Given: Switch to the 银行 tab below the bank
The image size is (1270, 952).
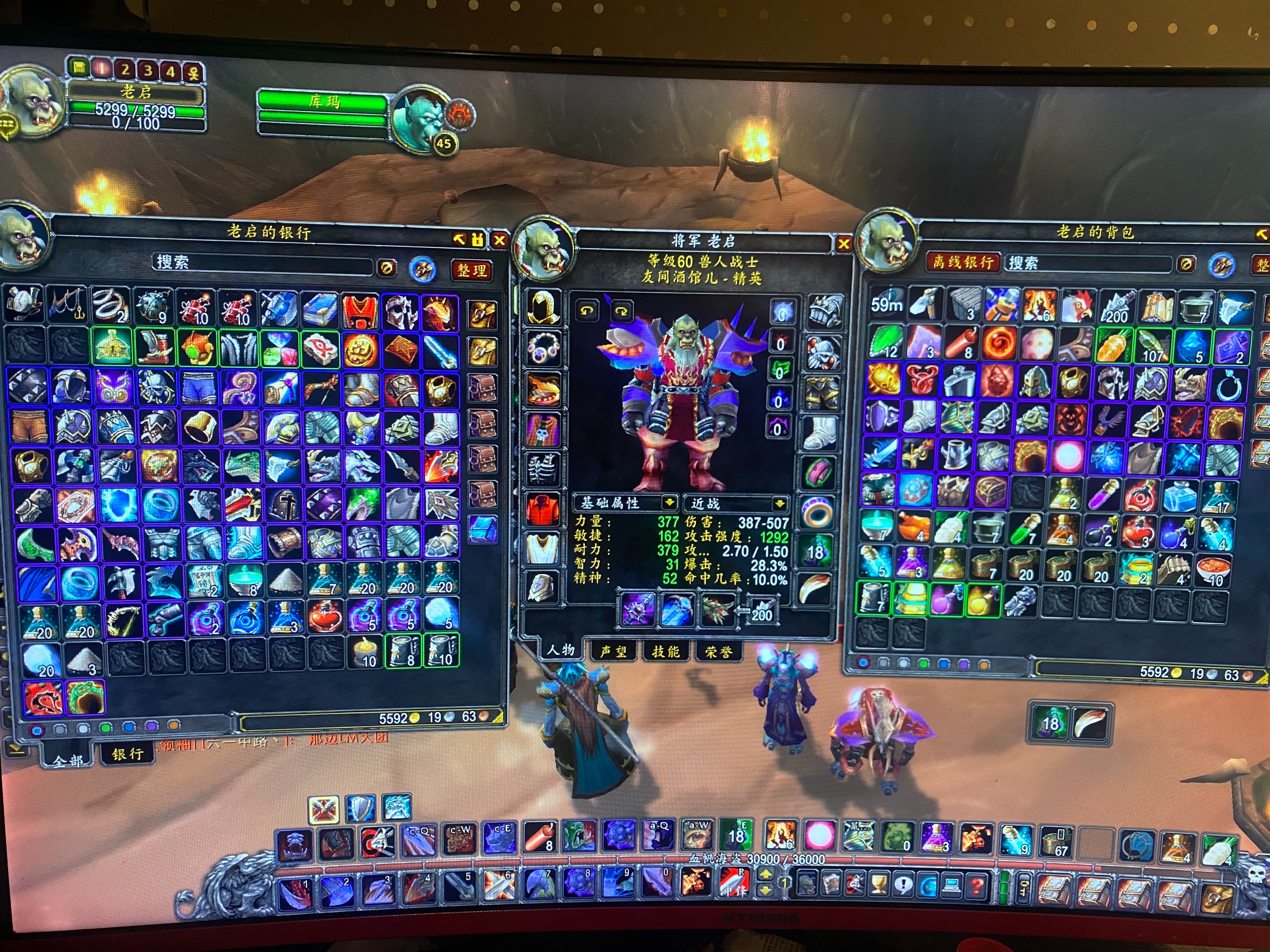Looking at the screenshot, I should (128, 754).
